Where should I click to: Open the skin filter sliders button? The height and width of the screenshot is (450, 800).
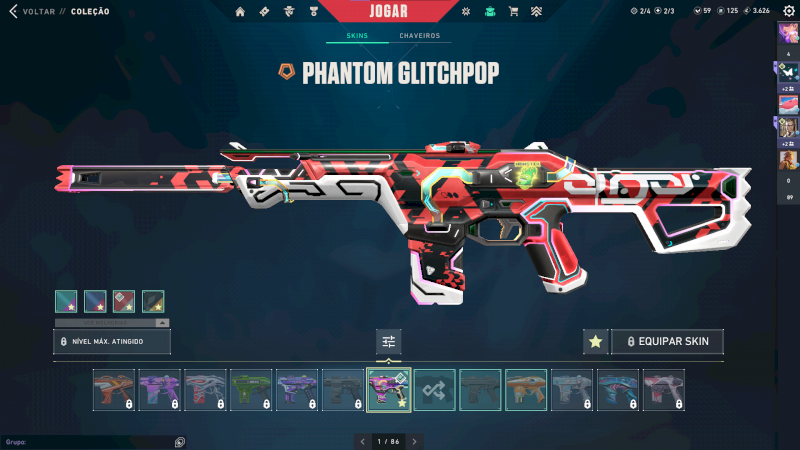389,342
